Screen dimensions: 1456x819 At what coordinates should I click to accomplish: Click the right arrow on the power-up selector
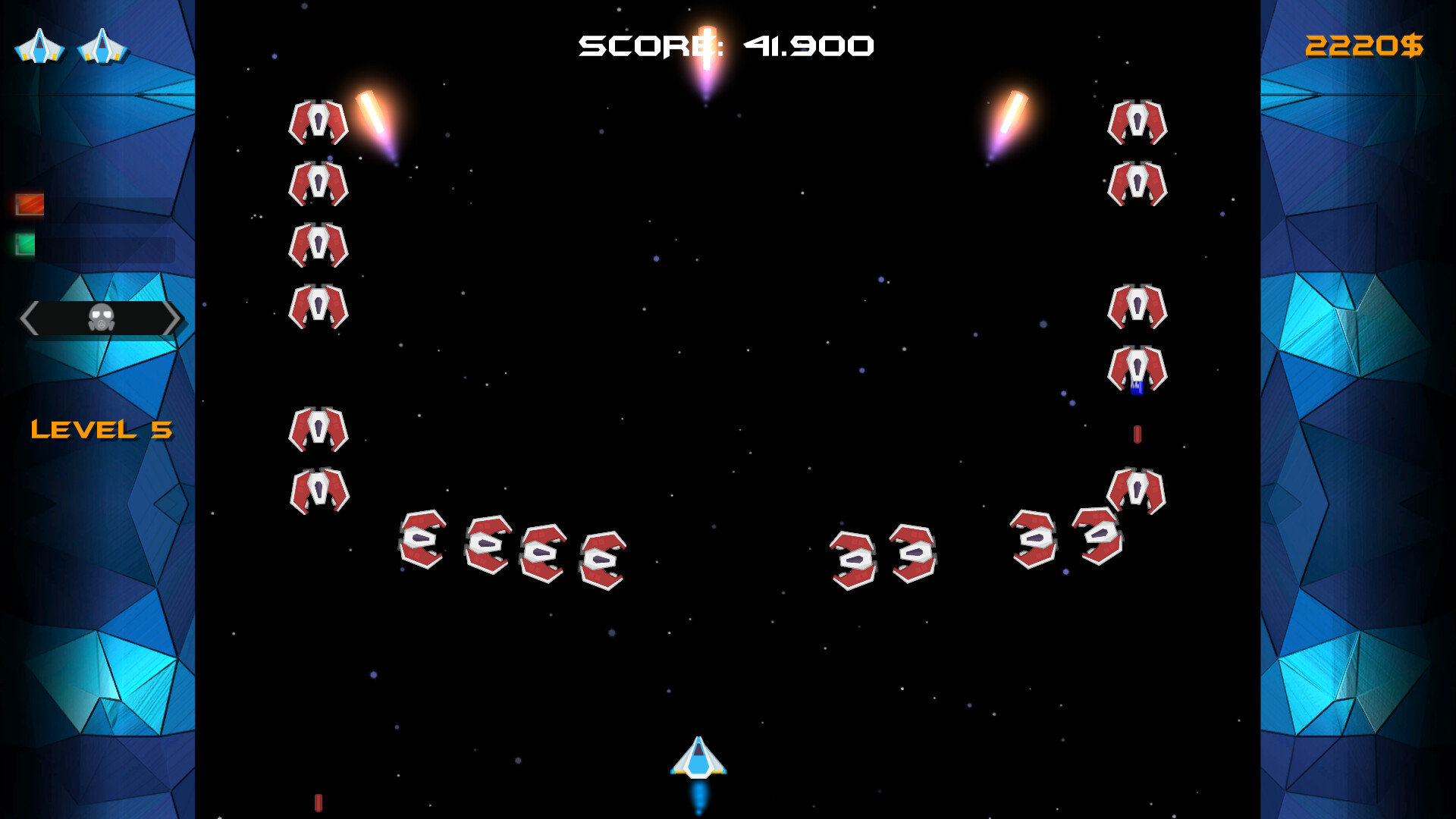click(174, 318)
